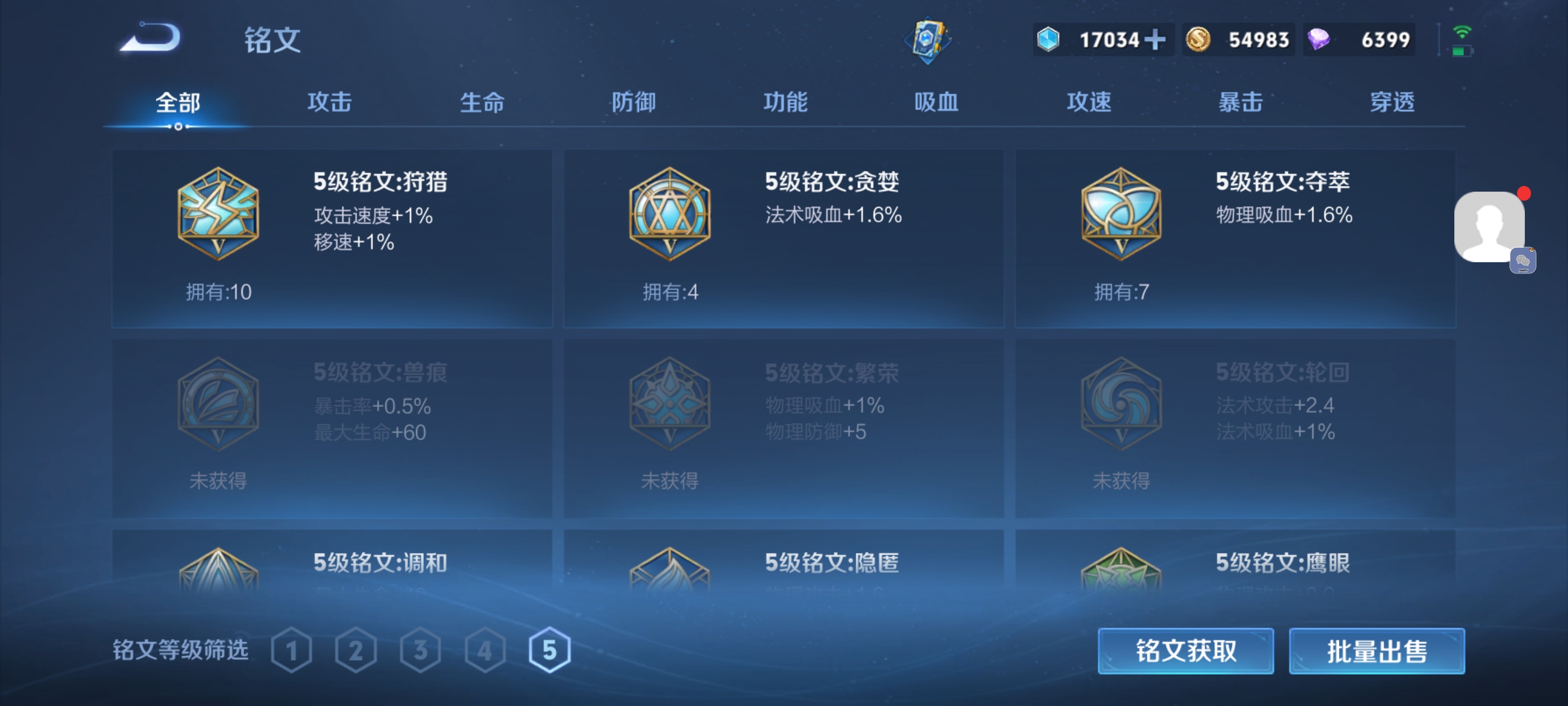Viewport: 1568px width, 706px height.
Task: Enable level 4 rune filter
Action: tap(484, 650)
